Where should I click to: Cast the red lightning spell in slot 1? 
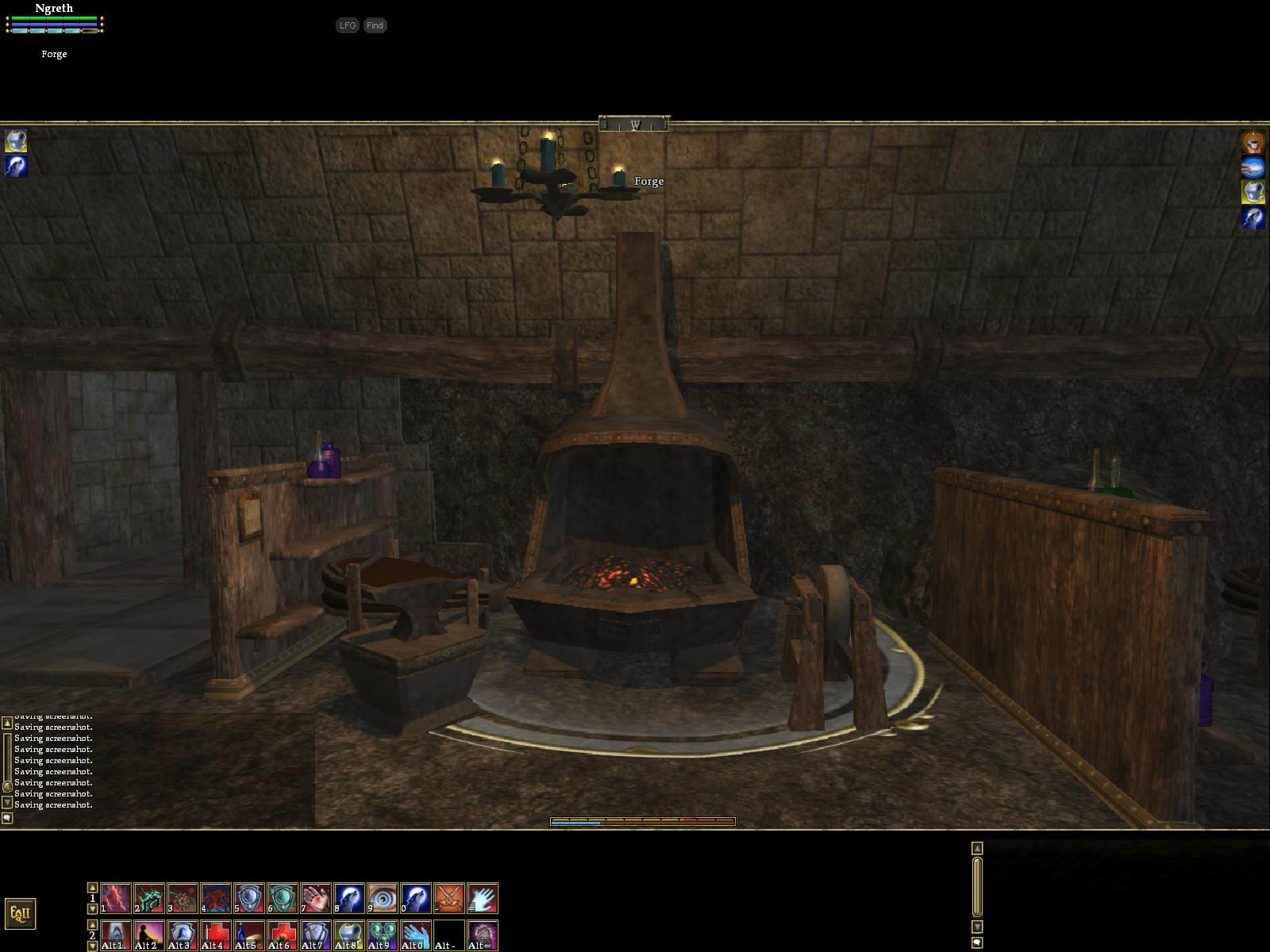(116, 898)
